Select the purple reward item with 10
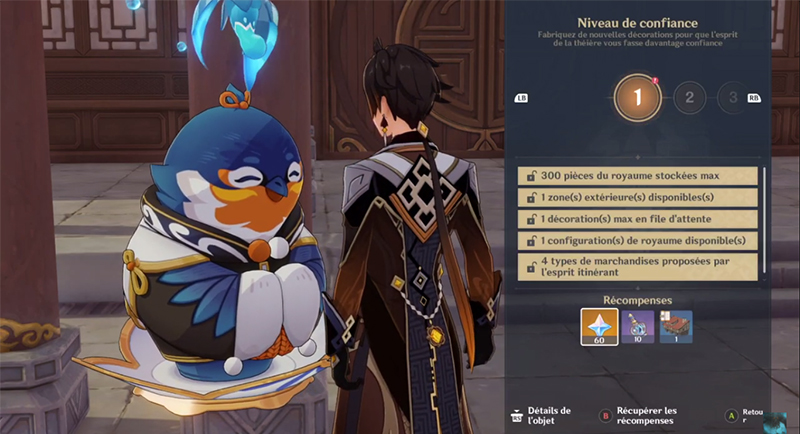The height and width of the screenshot is (434, 800). (x=637, y=327)
